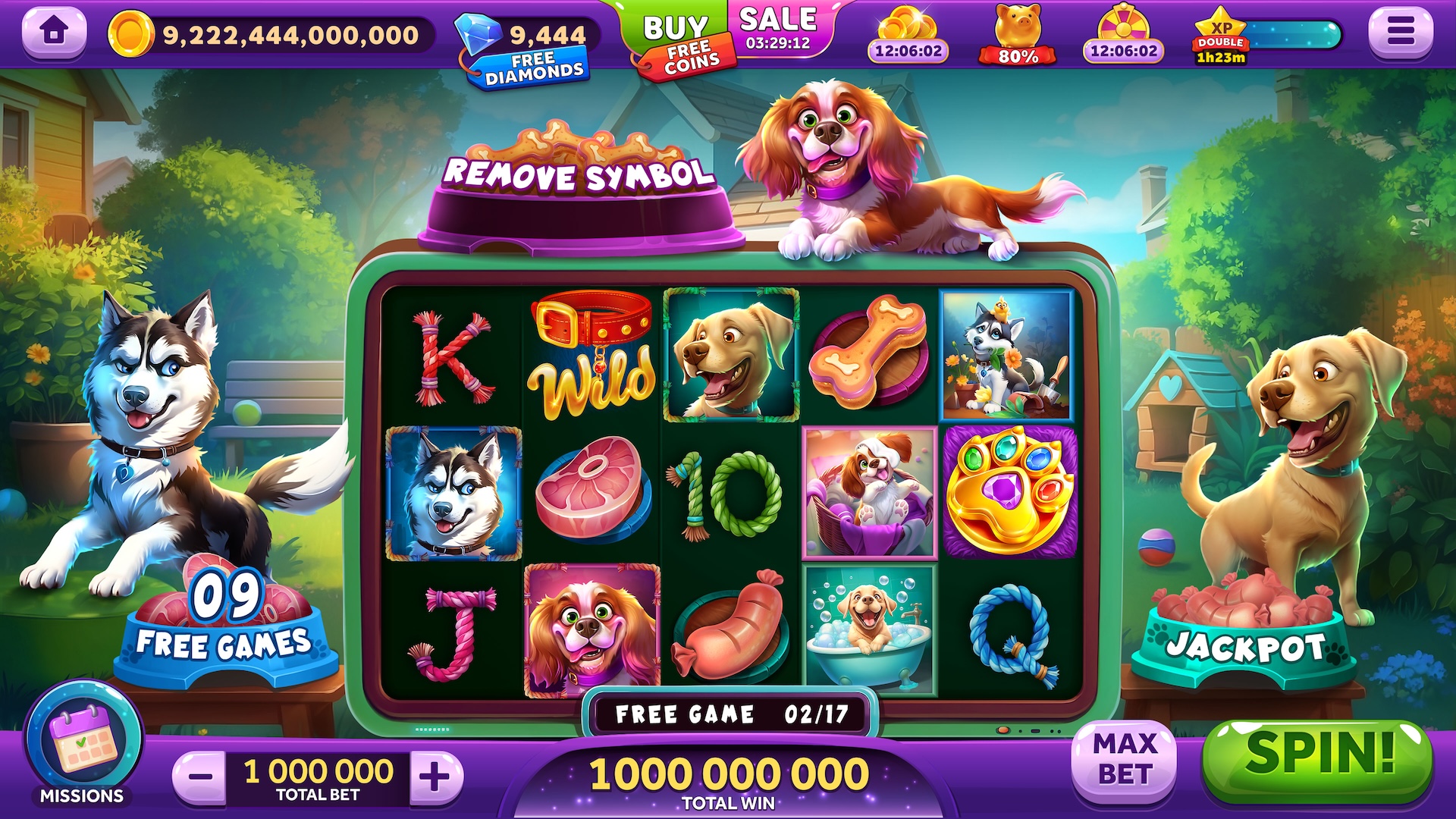Open the bonus wheel timer icon
Viewport: 1456px width, 819px height.
tap(1123, 36)
